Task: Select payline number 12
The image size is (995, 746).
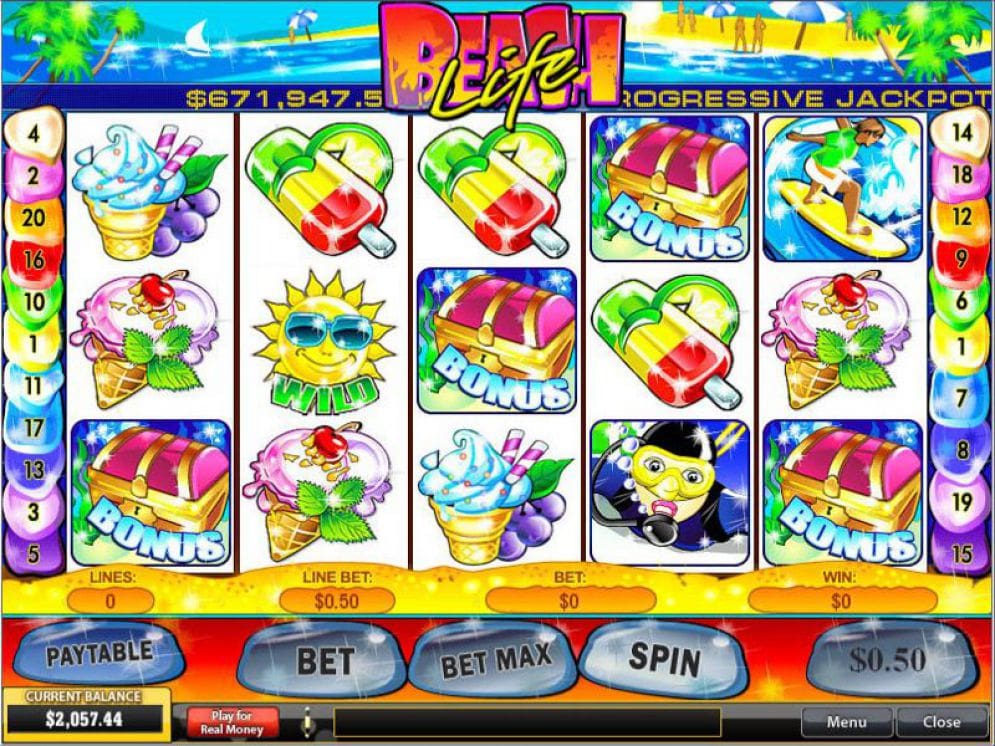Action: tap(962, 217)
